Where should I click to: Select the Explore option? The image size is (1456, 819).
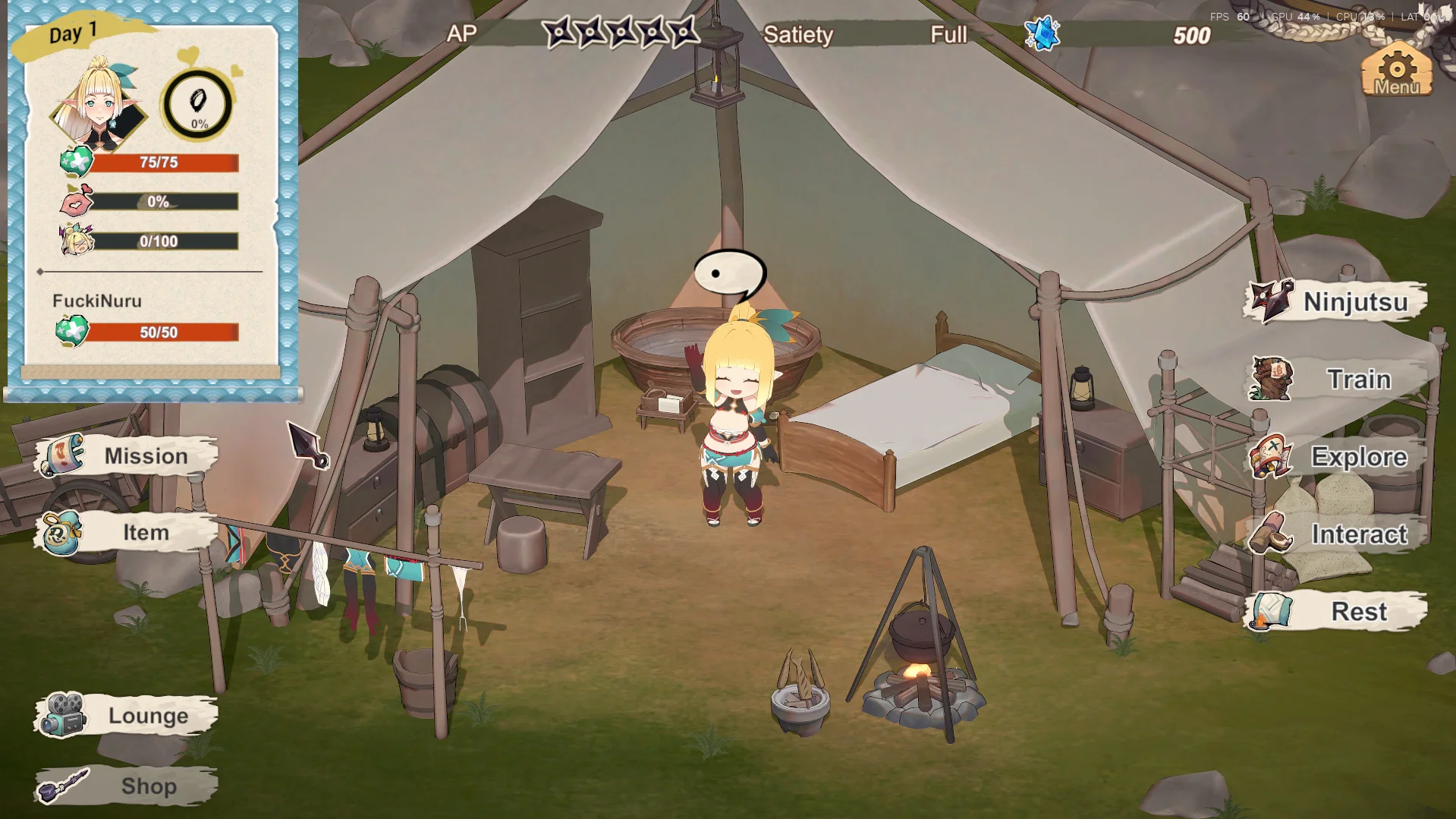[x=1337, y=457]
